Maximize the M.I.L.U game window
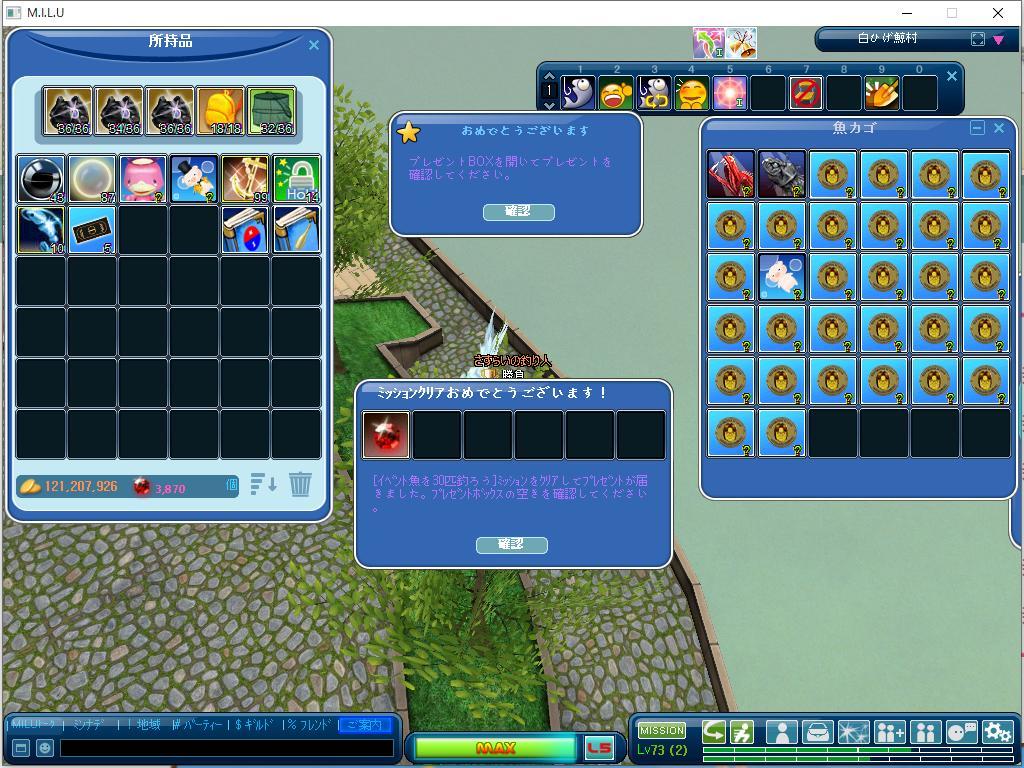 click(952, 13)
